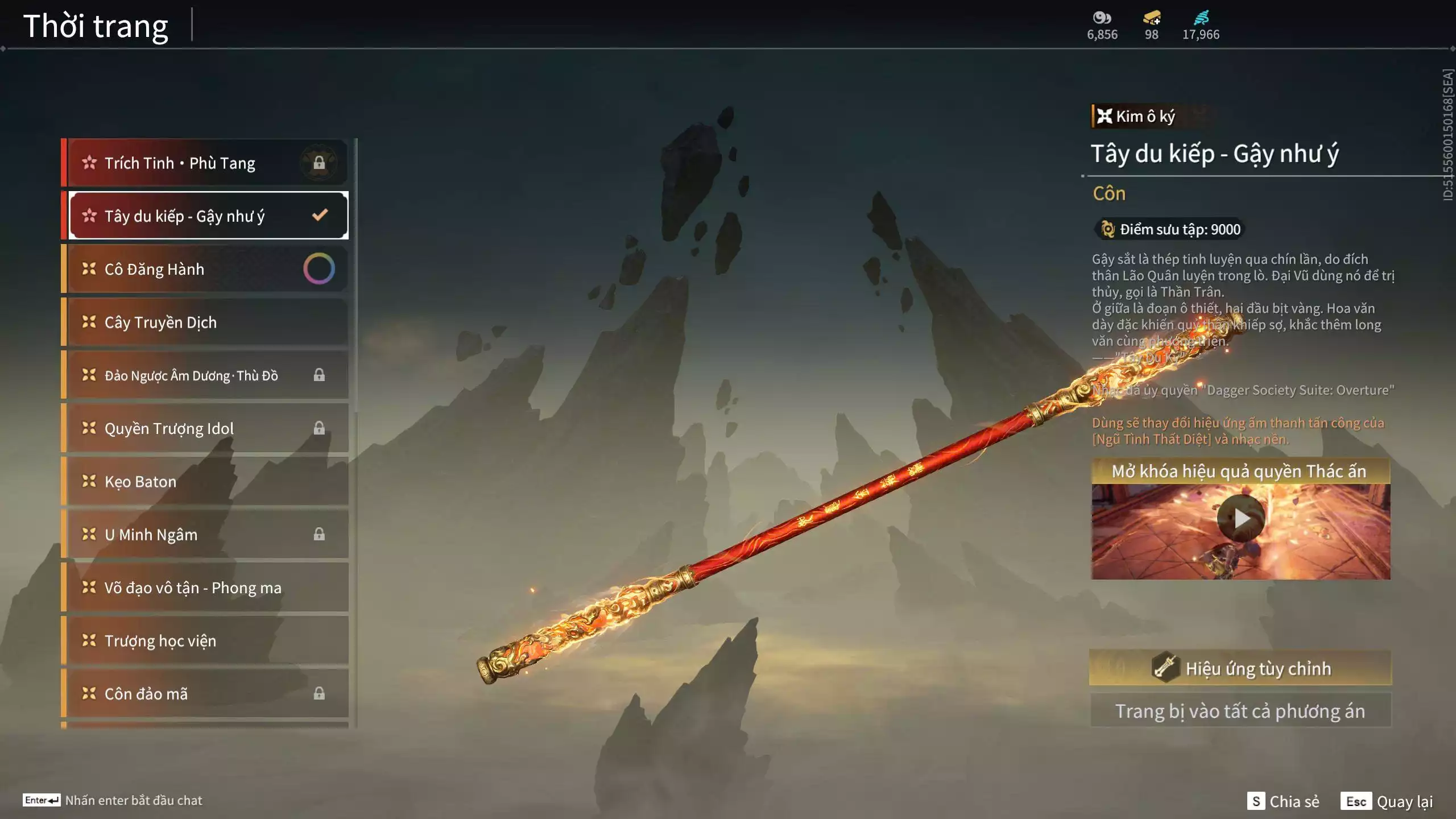Select the Kẹo Baton skin

point(205,482)
